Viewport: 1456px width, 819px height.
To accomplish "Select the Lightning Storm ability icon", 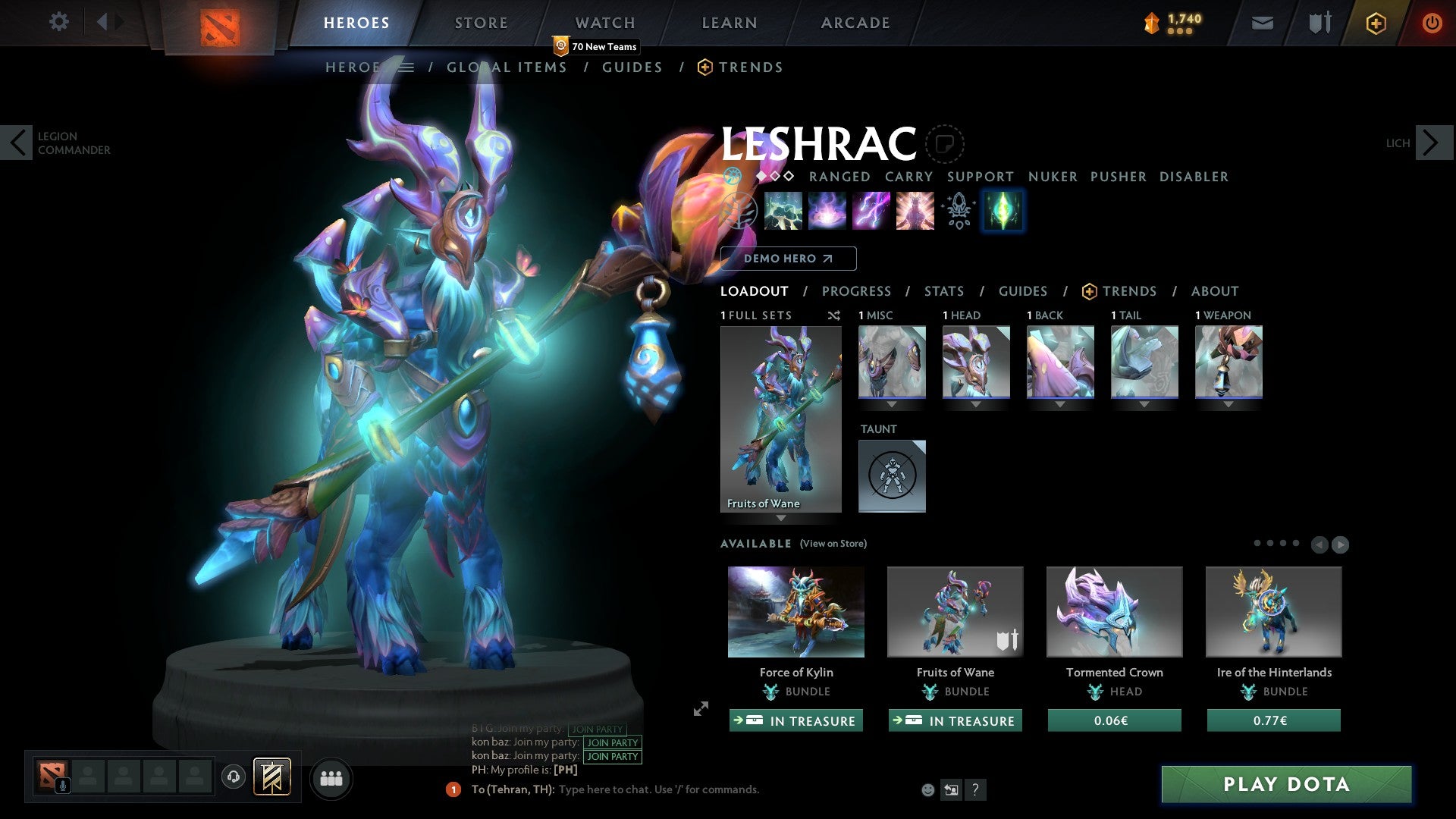I will (x=871, y=211).
